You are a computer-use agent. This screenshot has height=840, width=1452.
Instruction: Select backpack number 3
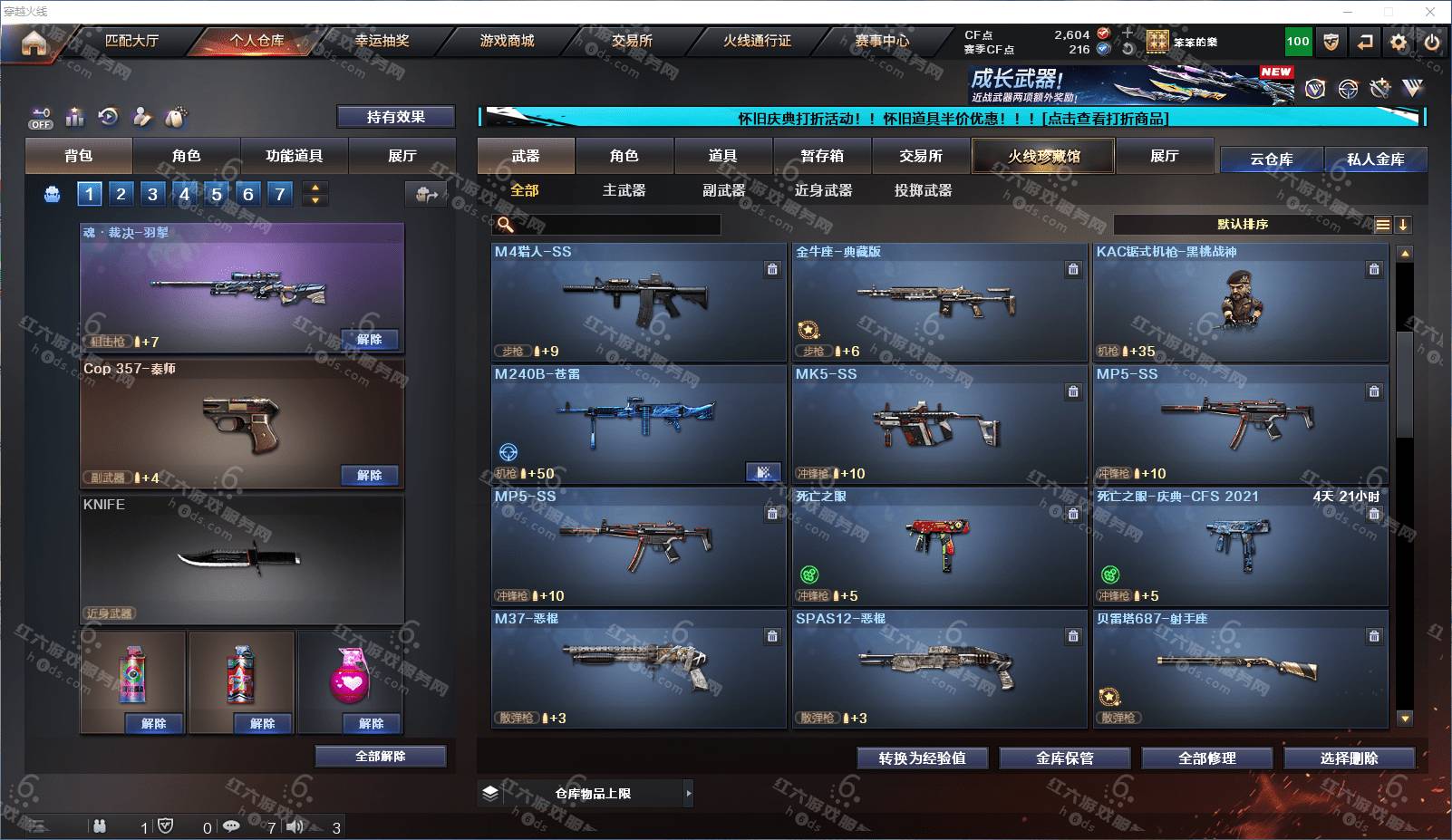[x=152, y=193]
